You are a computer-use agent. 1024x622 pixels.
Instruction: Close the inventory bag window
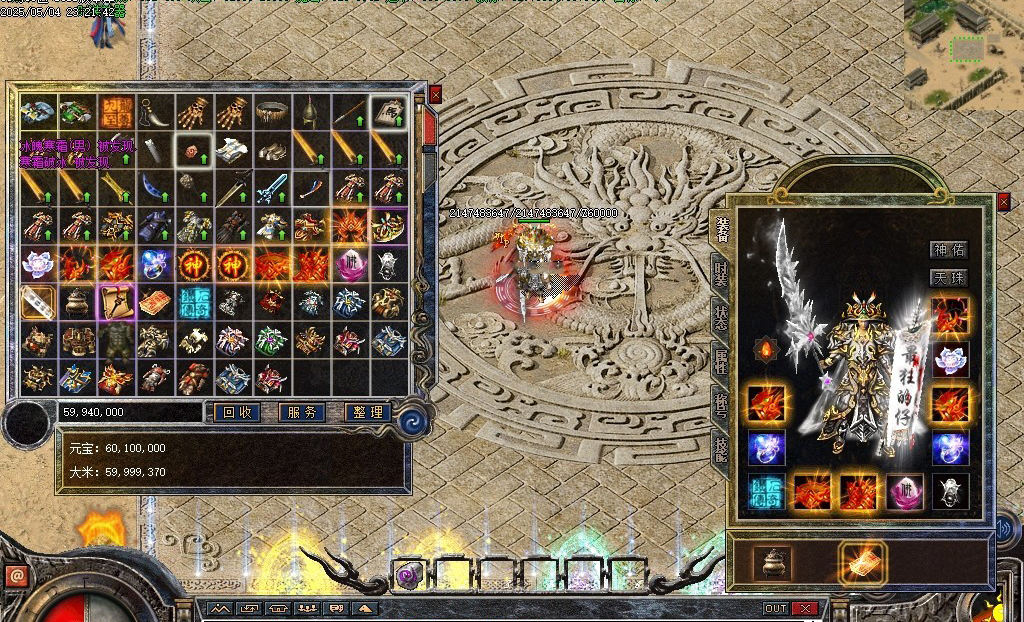(435, 94)
